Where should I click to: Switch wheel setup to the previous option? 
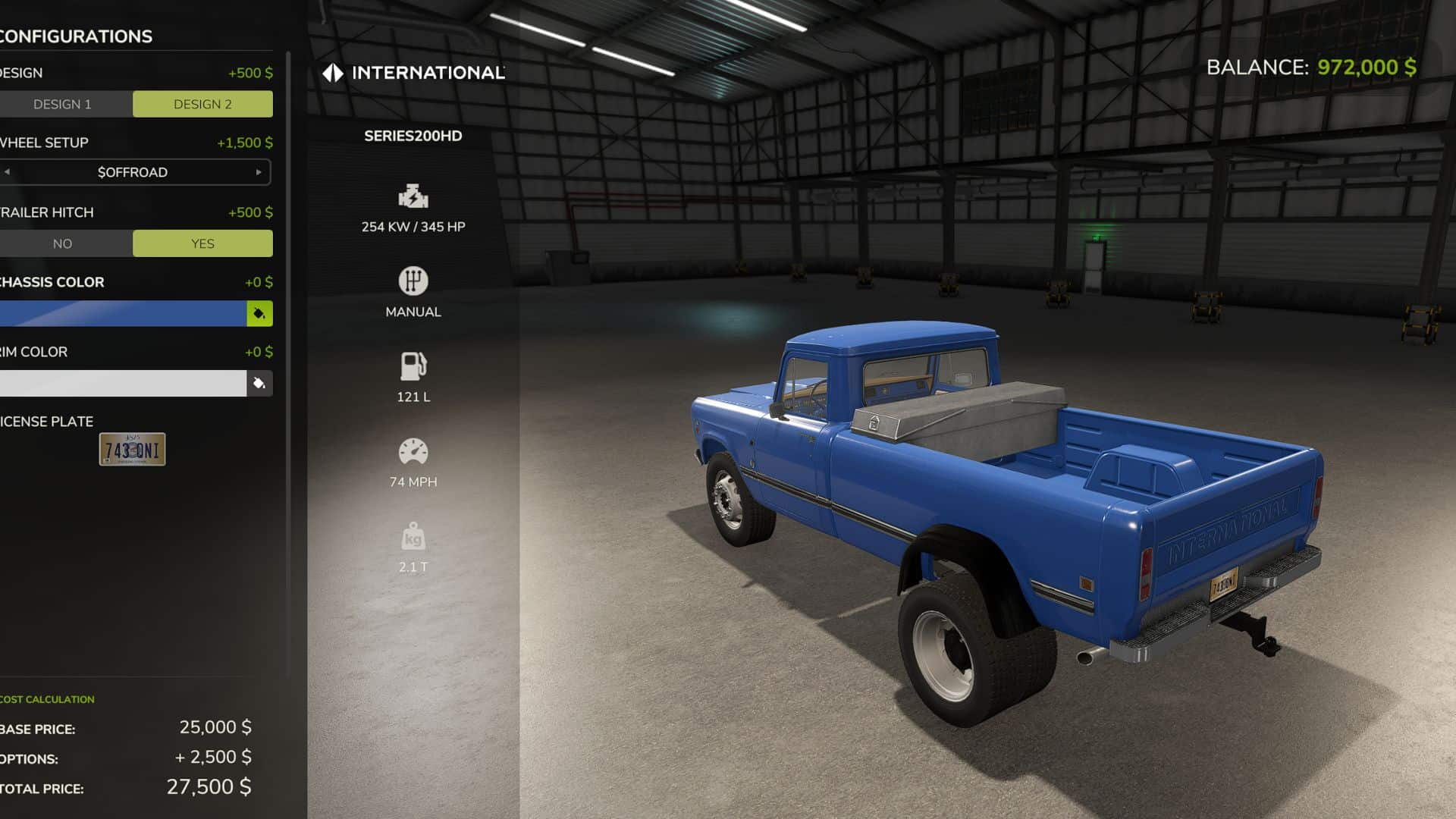8,172
